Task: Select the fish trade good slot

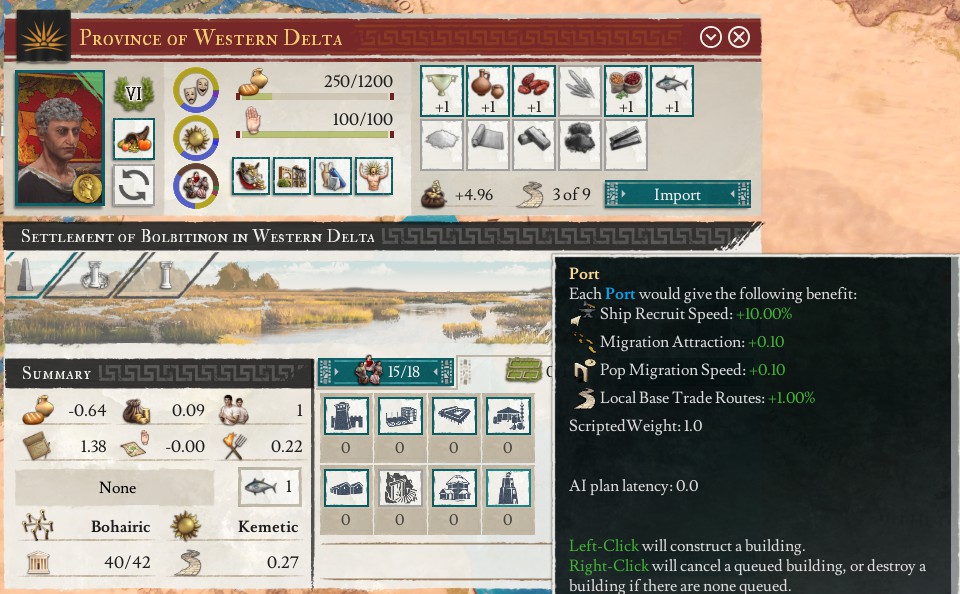Action: coord(671,90)
